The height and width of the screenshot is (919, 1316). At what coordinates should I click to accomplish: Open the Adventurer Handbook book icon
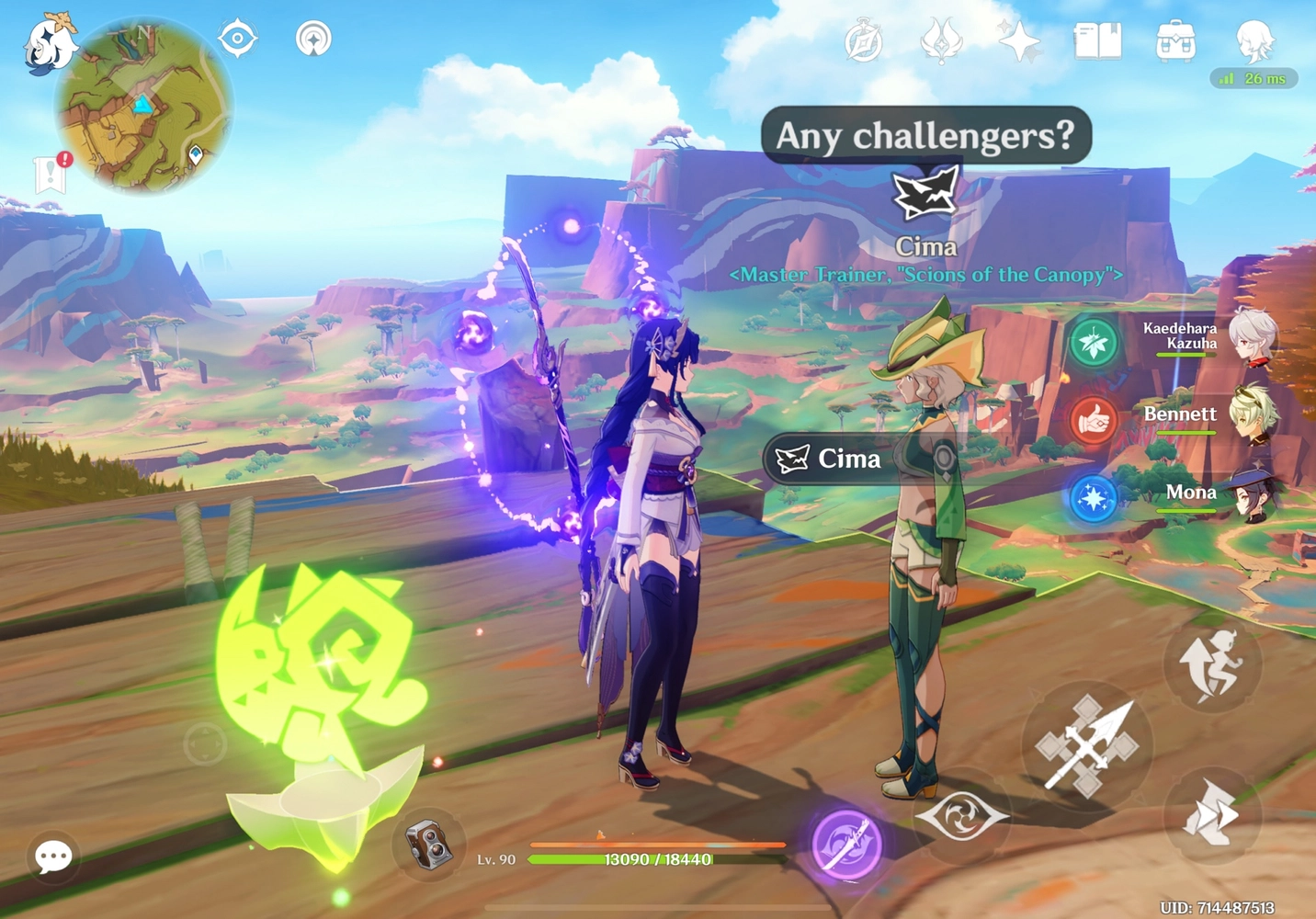(1097, 40)
